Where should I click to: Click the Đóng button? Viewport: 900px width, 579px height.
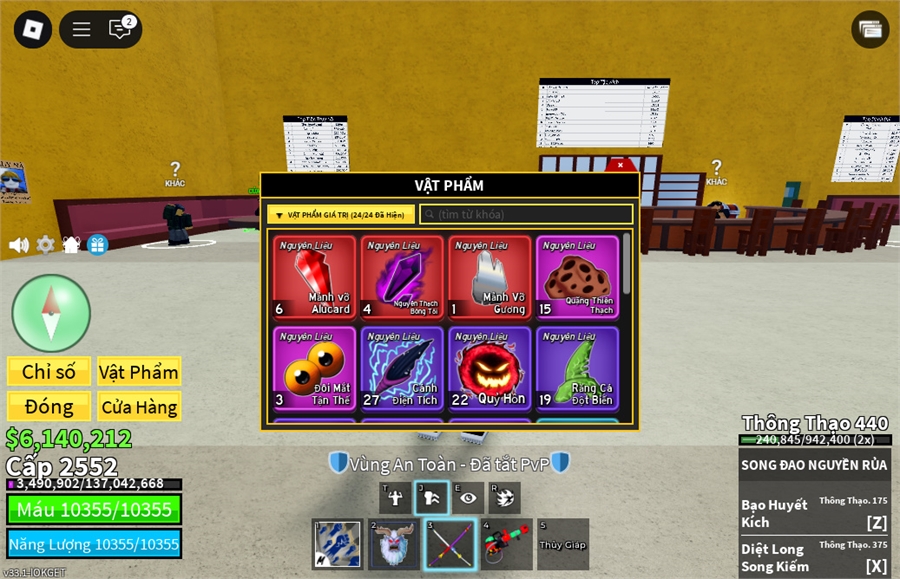click(x=49, y=407)
